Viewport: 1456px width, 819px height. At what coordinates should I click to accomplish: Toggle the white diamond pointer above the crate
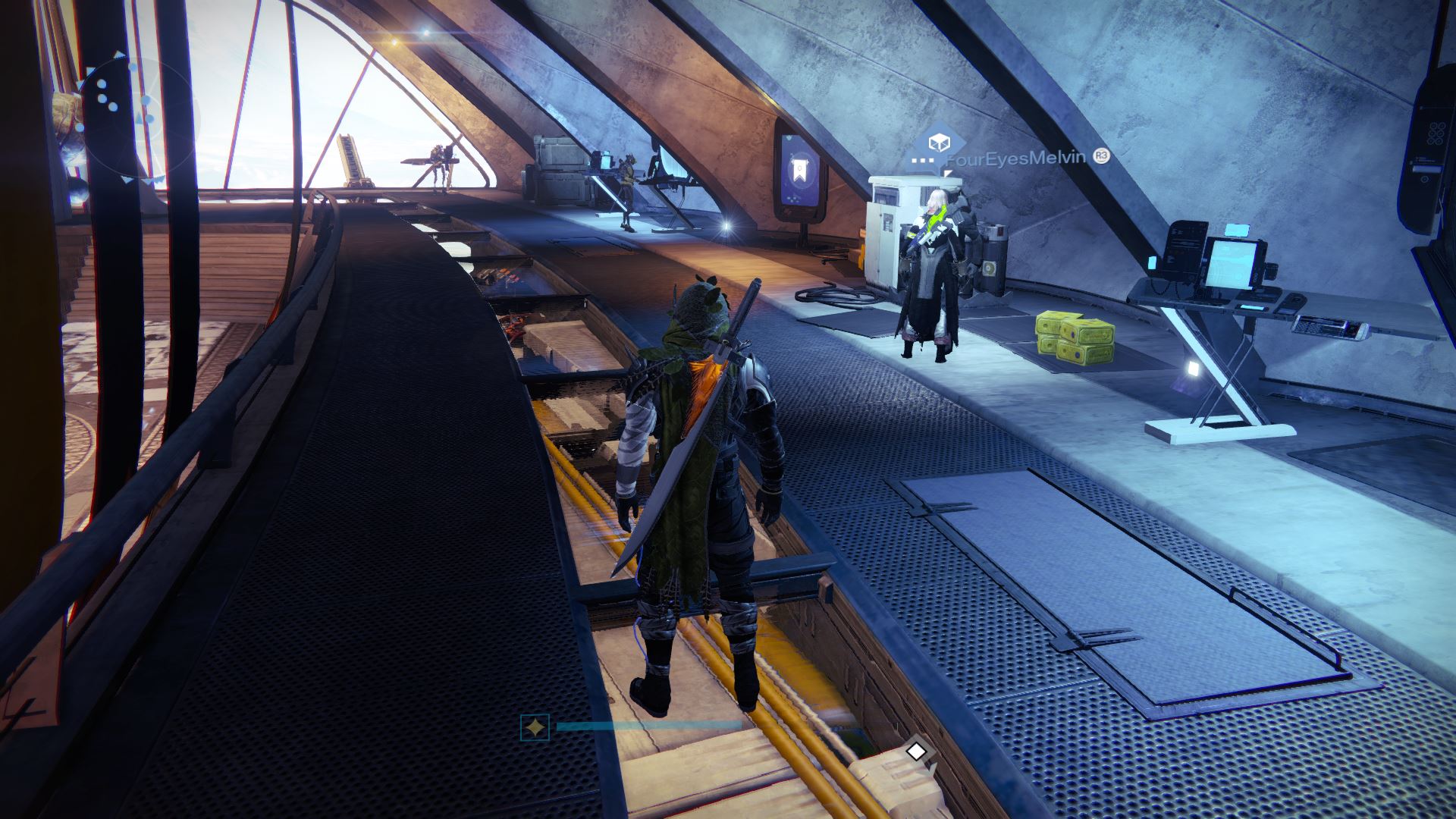(x=916, y=751)
